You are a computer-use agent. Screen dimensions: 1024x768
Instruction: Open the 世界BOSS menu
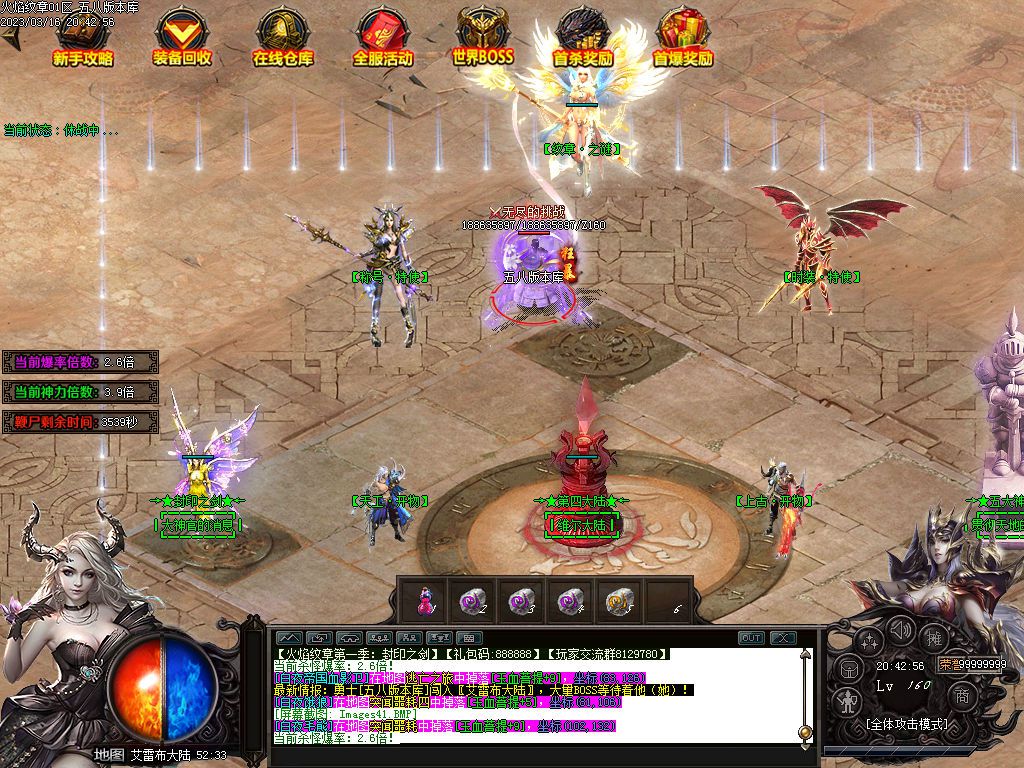(483, 38)
